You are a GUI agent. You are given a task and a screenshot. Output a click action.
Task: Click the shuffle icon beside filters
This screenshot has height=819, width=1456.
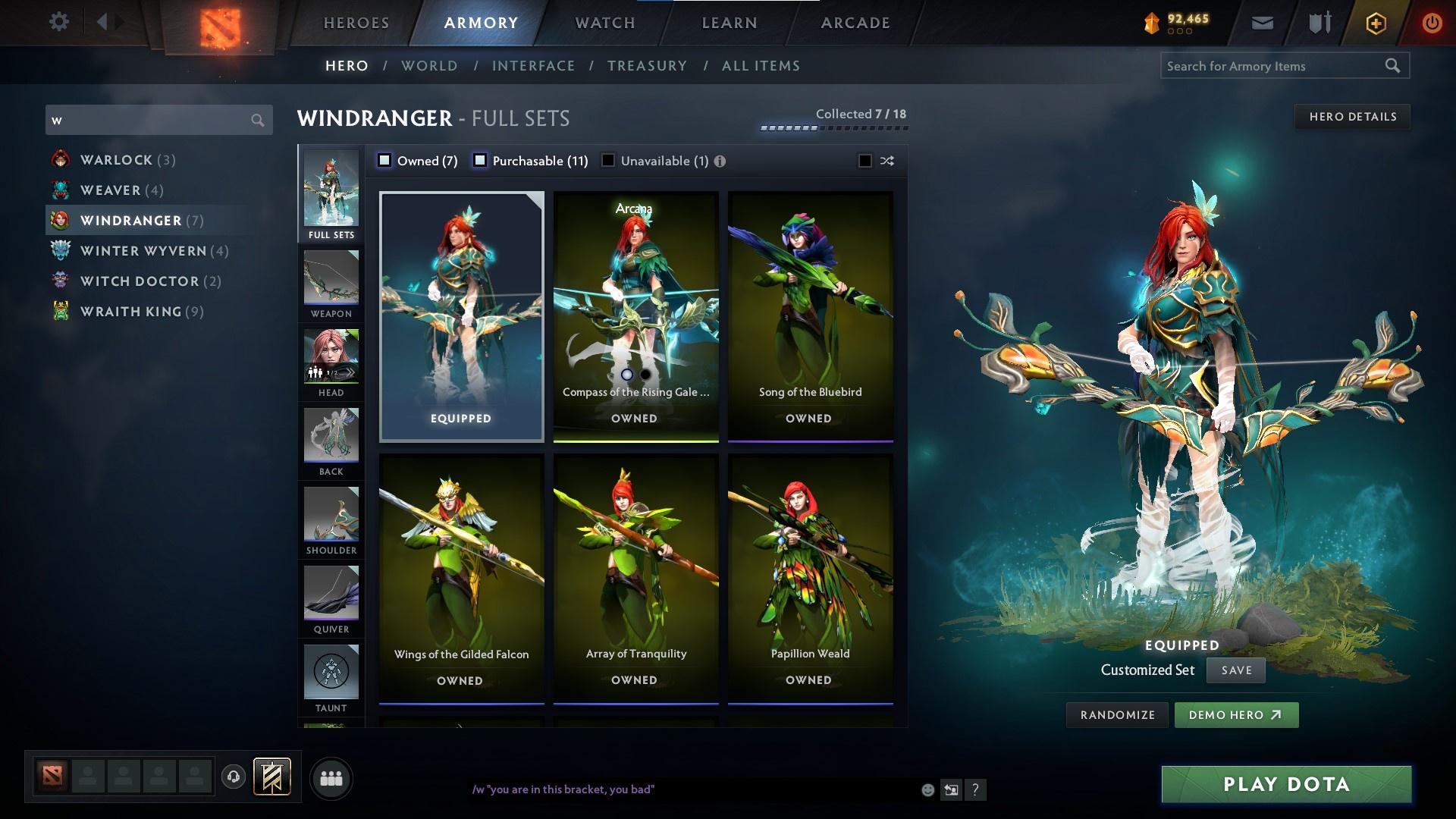[886, 161]
